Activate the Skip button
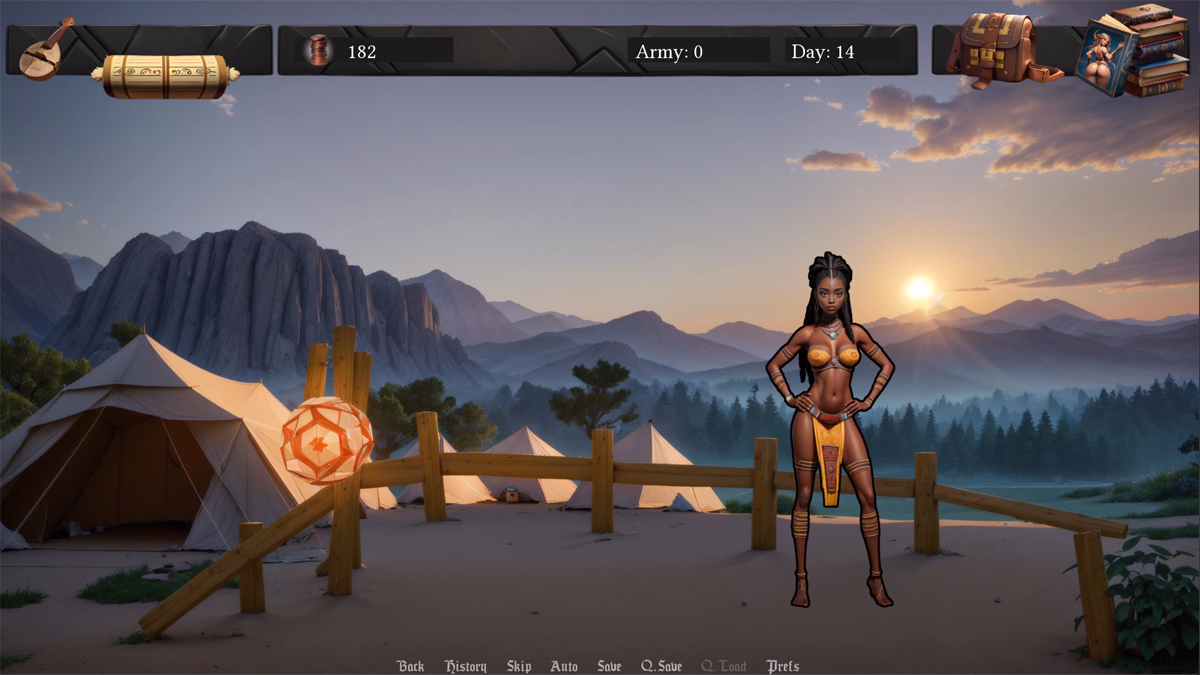The image size is (1200, 675). coord(519,666)
